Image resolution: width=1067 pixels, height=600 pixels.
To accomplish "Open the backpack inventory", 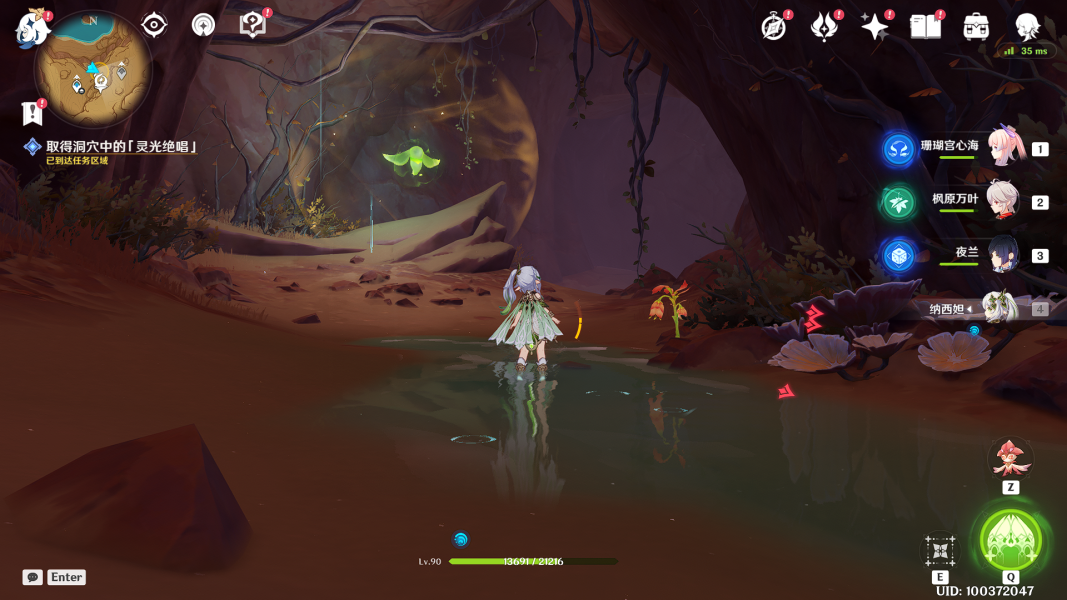I will [976, 27].
